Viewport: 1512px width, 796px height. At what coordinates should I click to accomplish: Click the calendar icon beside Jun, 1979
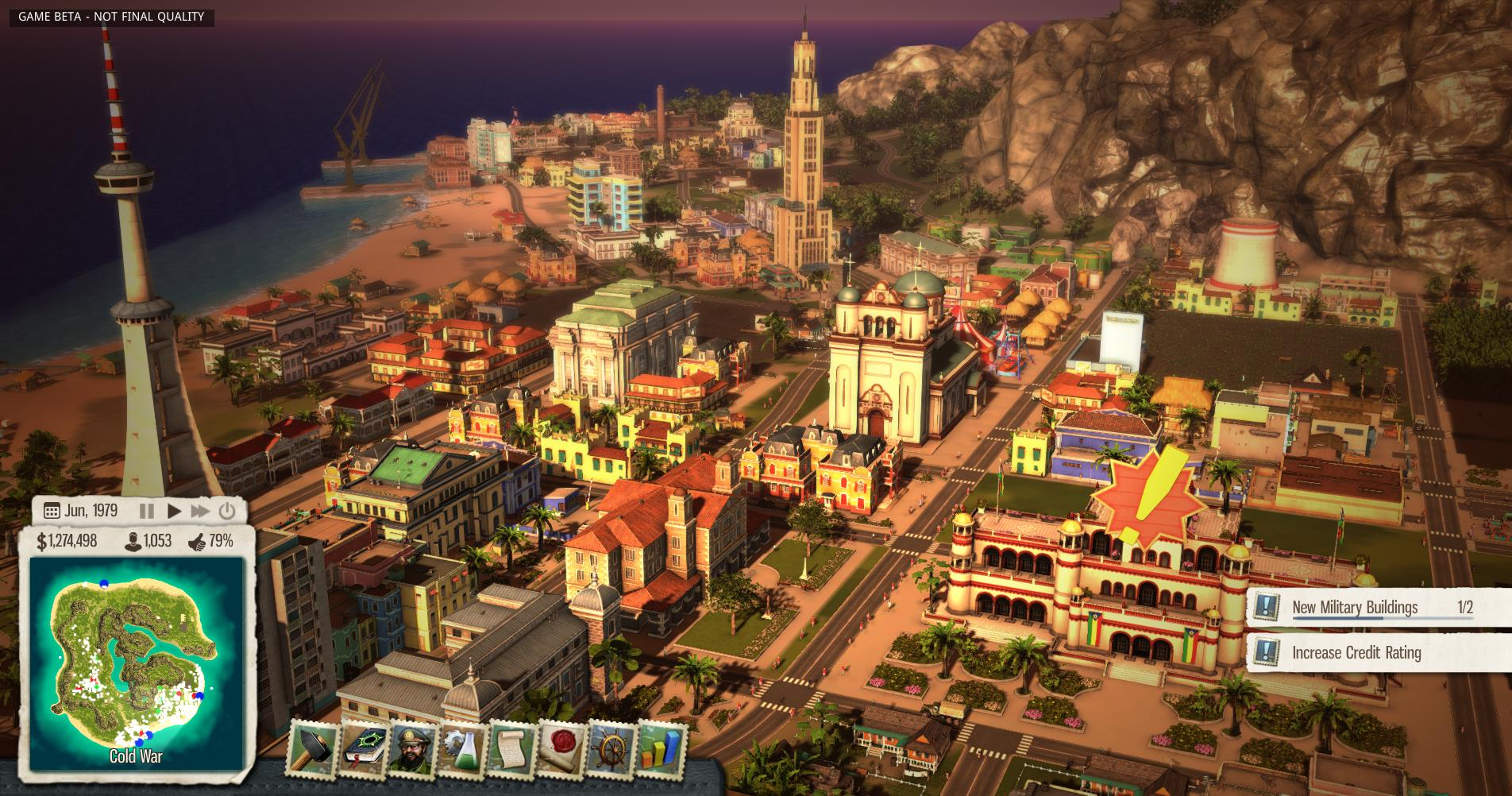[52, 510]
